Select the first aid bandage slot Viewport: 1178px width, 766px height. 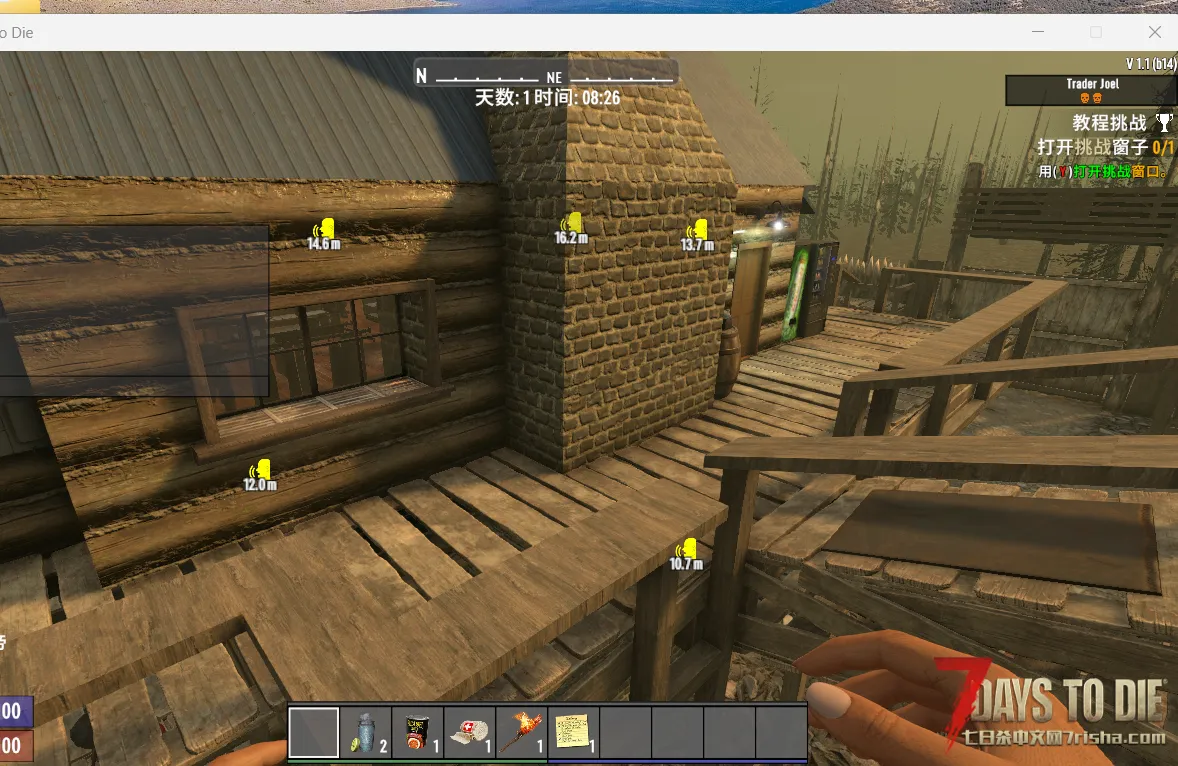470,733
